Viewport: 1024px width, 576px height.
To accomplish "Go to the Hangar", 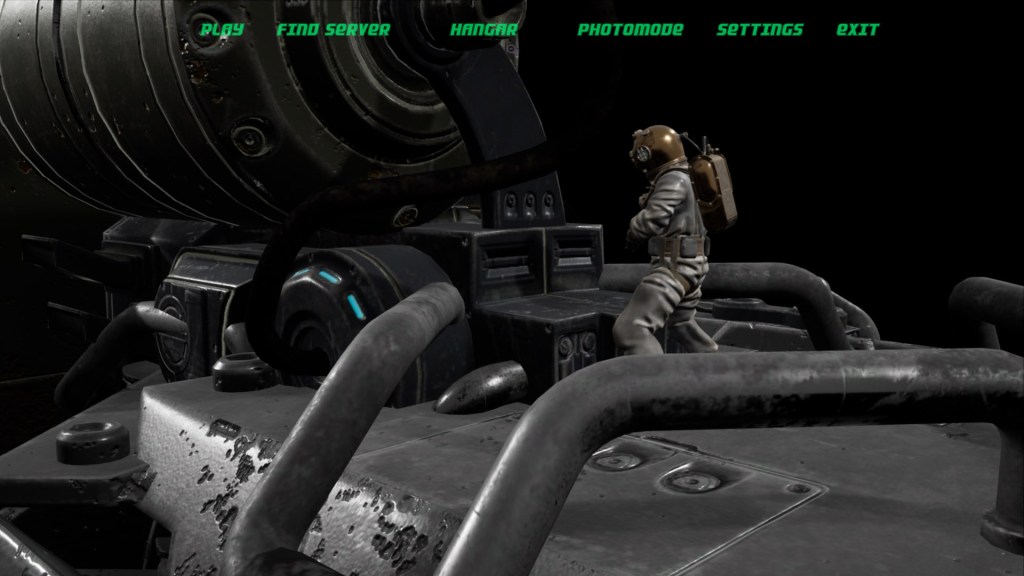I will 484,30.
